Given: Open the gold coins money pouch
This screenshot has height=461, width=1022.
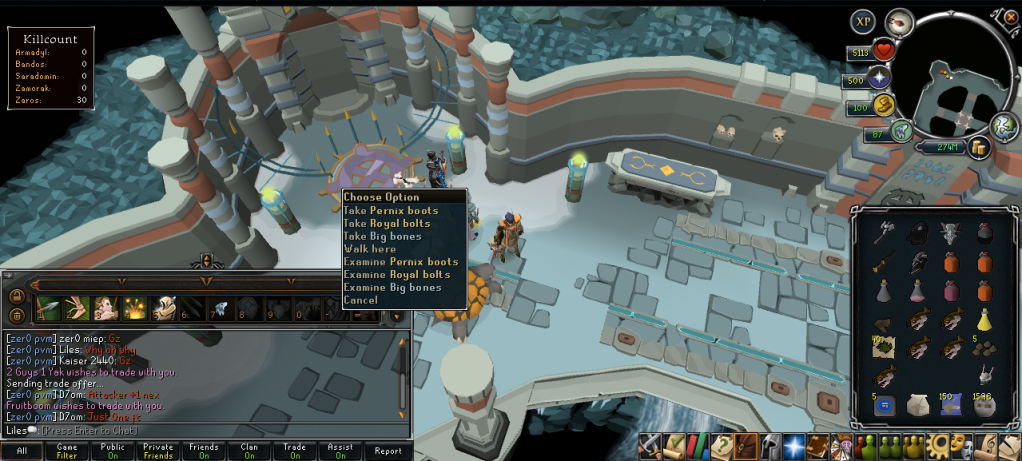Looking at the screenshot, I should coord(977,147).
